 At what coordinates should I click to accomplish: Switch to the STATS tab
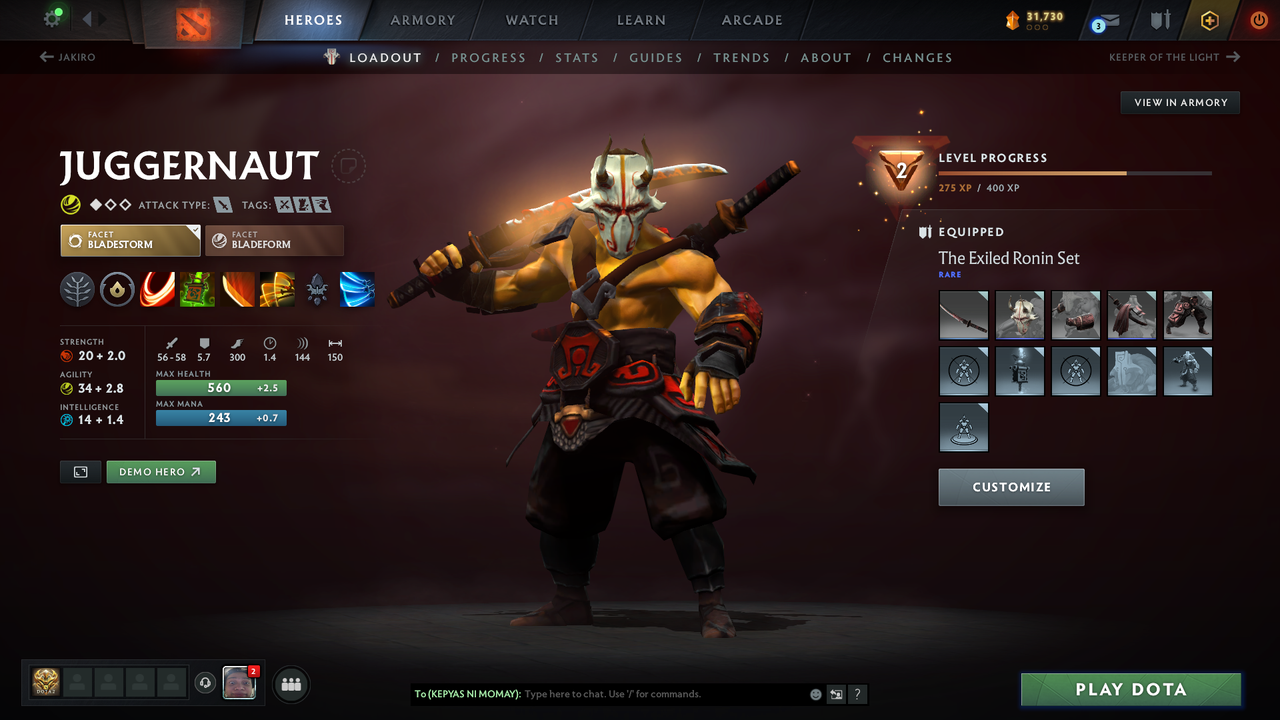(x=577, y=57)
